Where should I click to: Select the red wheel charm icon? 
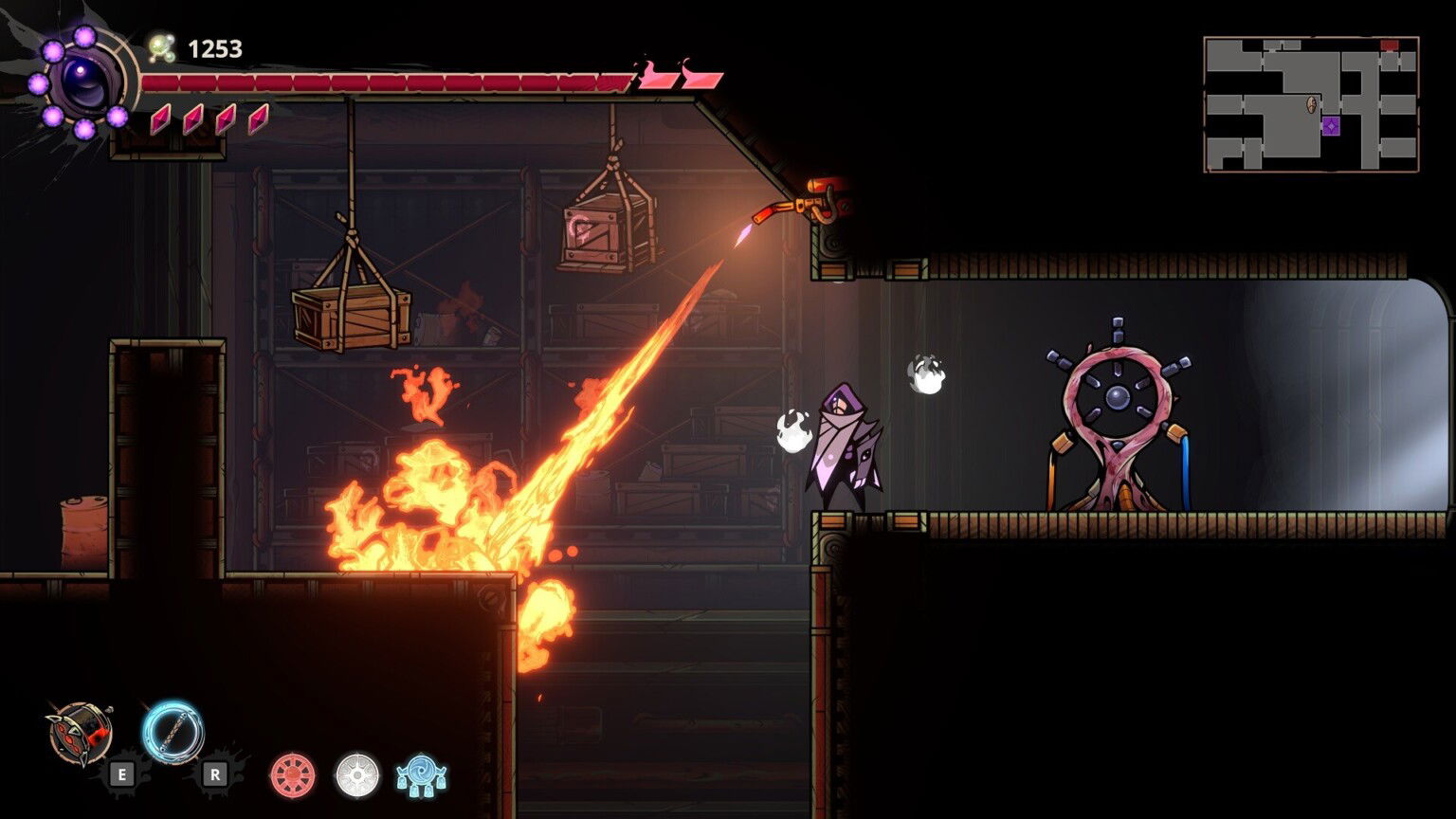point(293,774)
